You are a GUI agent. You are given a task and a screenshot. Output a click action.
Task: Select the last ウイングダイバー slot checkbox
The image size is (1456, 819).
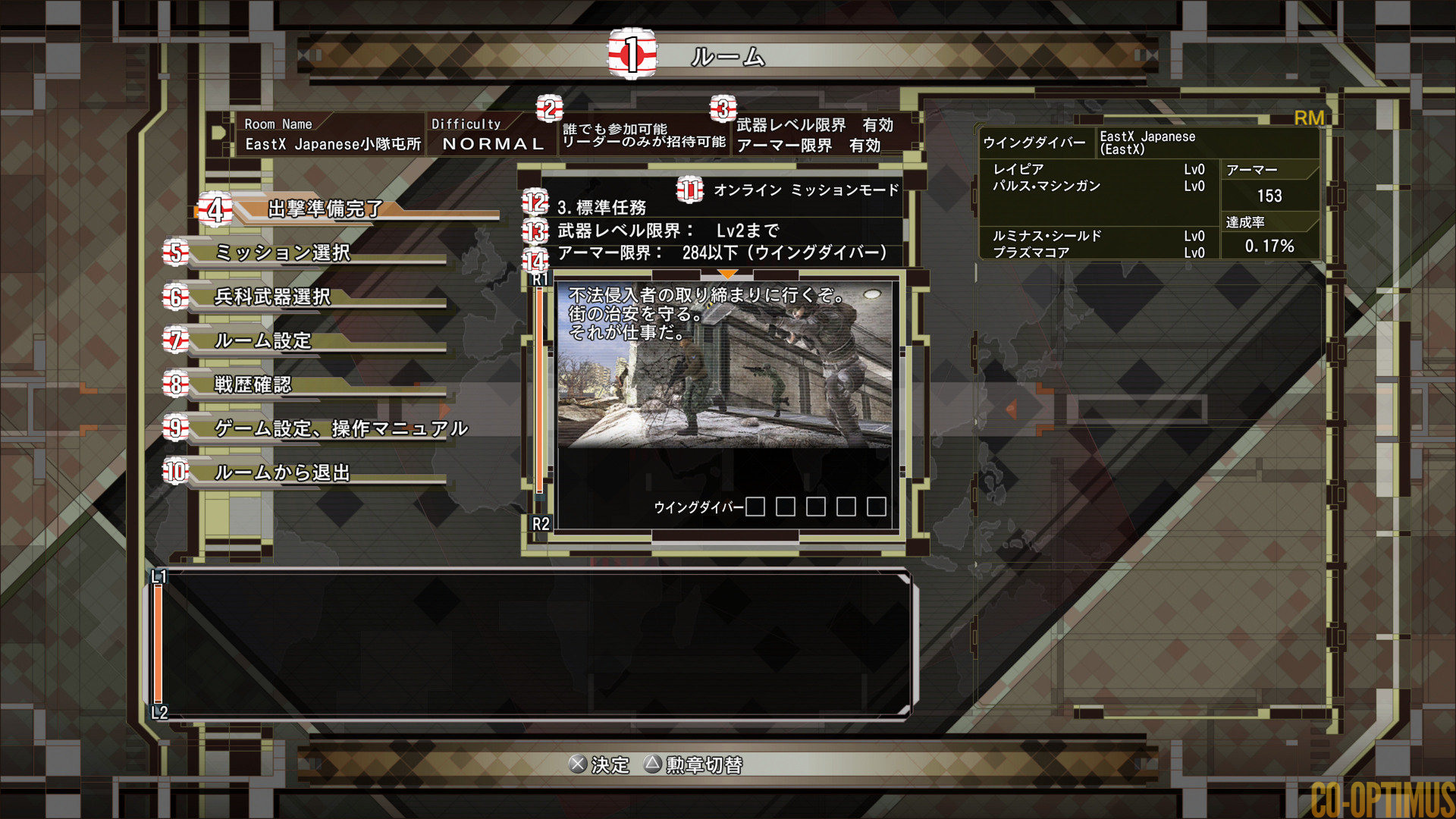[877, 507]
